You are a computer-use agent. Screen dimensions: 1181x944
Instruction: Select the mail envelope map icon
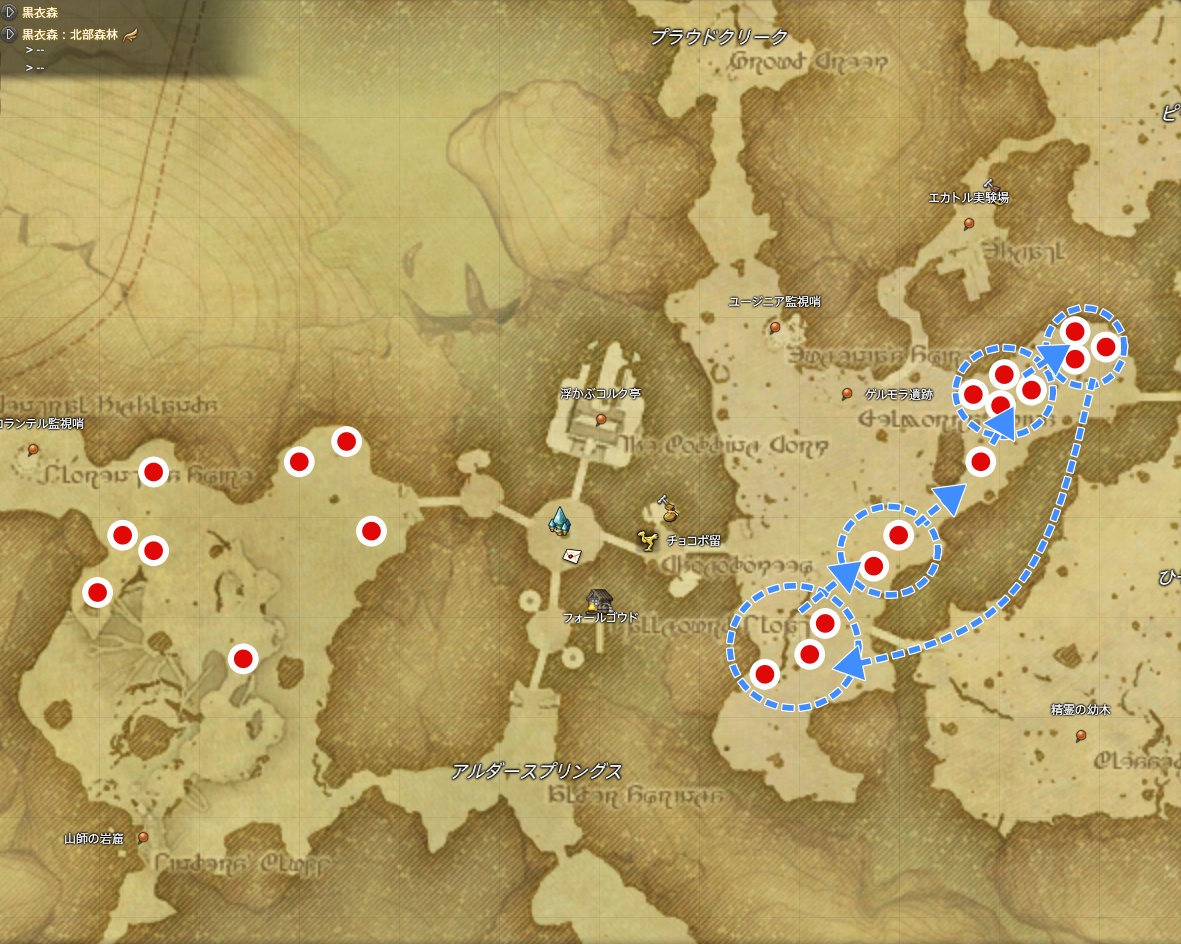click(571, 554)
